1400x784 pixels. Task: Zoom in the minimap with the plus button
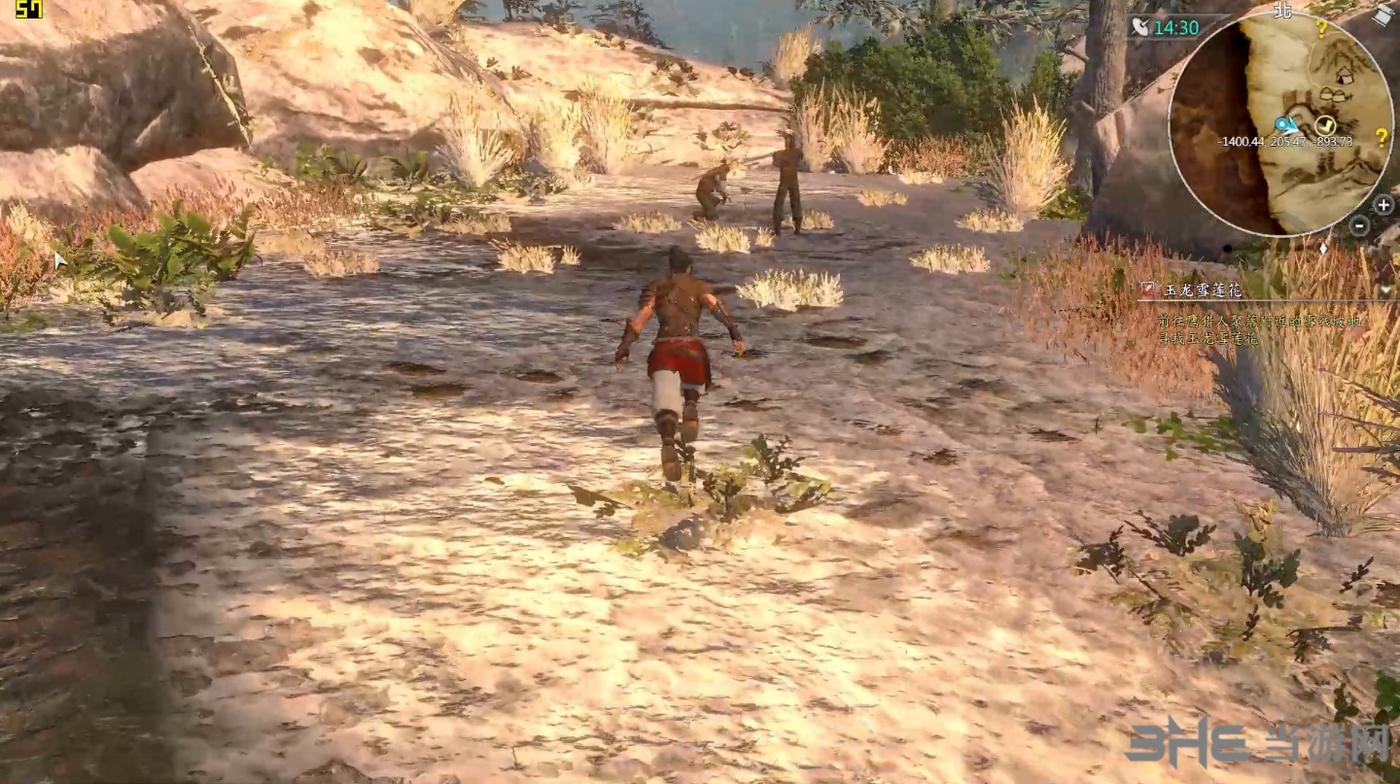[1383, 205]
